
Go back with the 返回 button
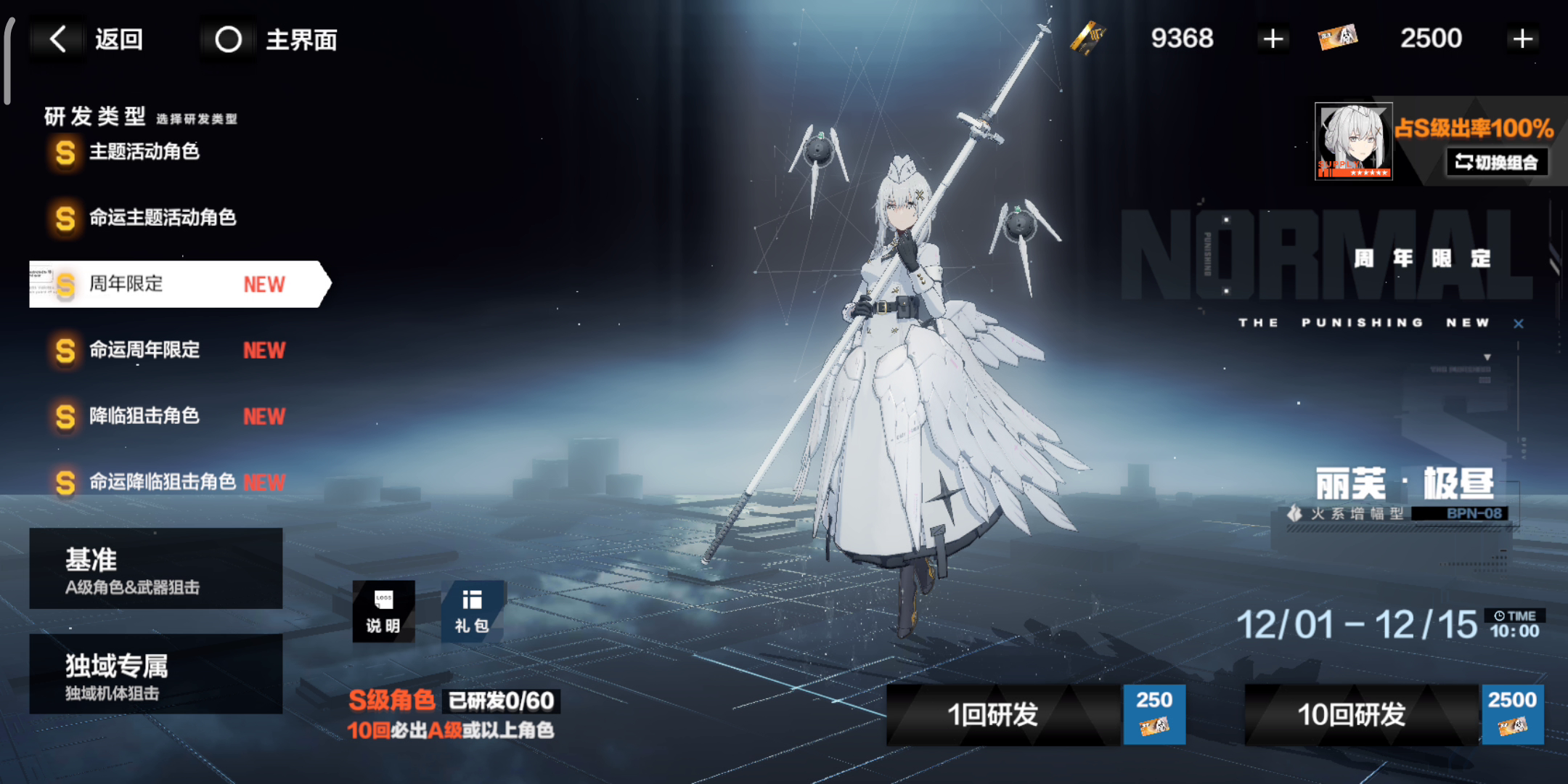click(97, 39)
